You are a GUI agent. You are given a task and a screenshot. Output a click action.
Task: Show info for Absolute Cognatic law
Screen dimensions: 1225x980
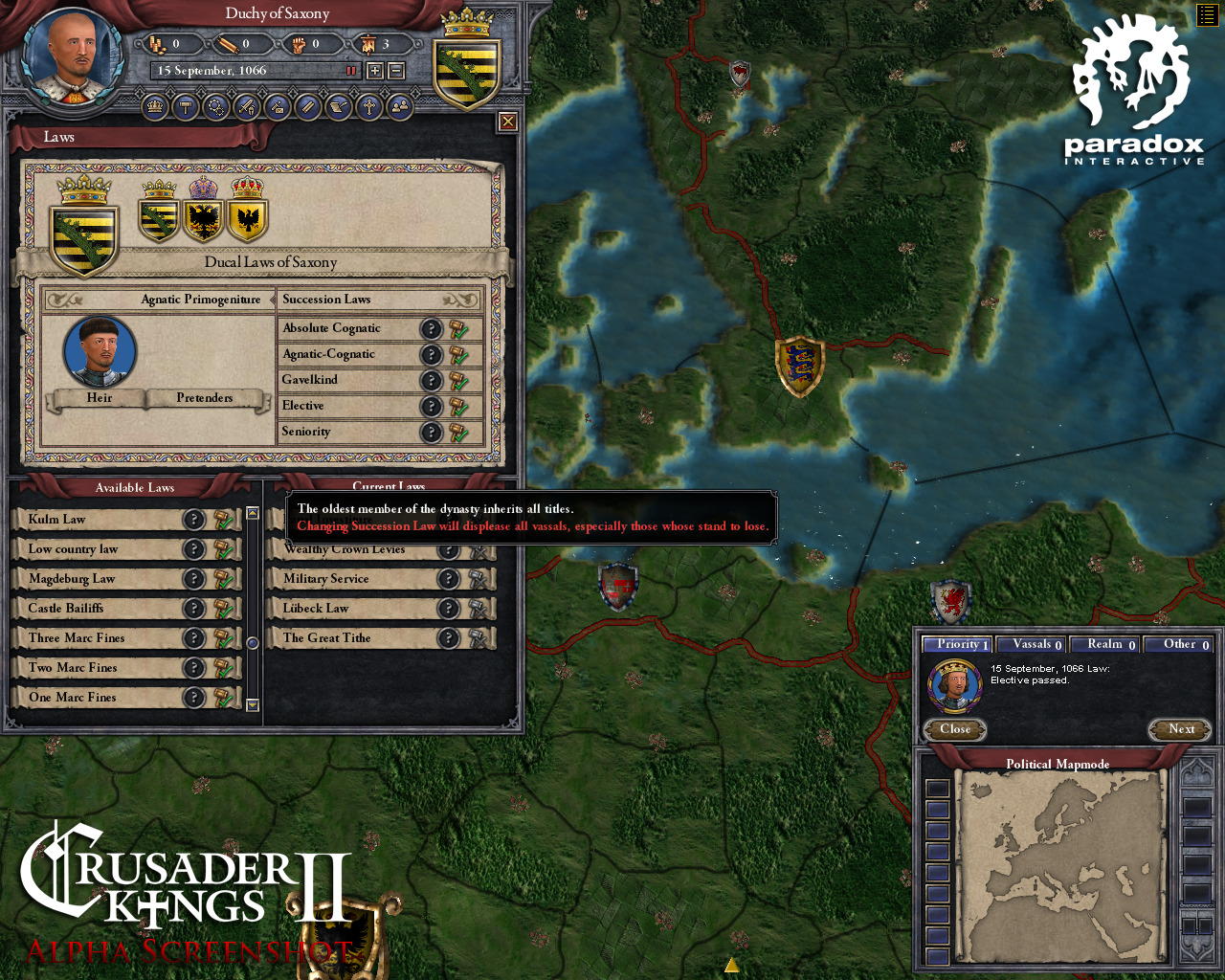pos(432,329)
